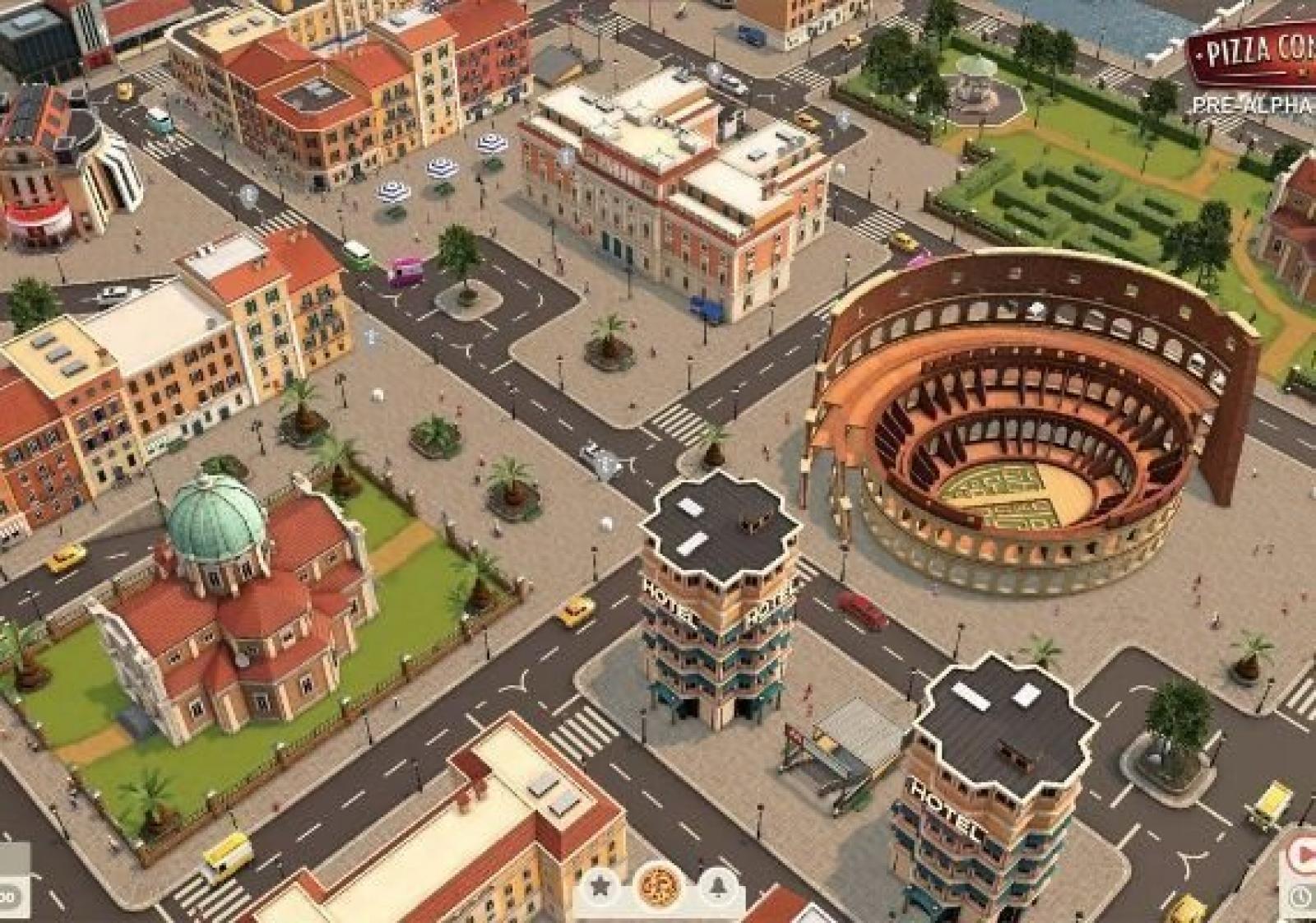
Task: Click the star icon in the bottom bar
Action: point(600,887)
